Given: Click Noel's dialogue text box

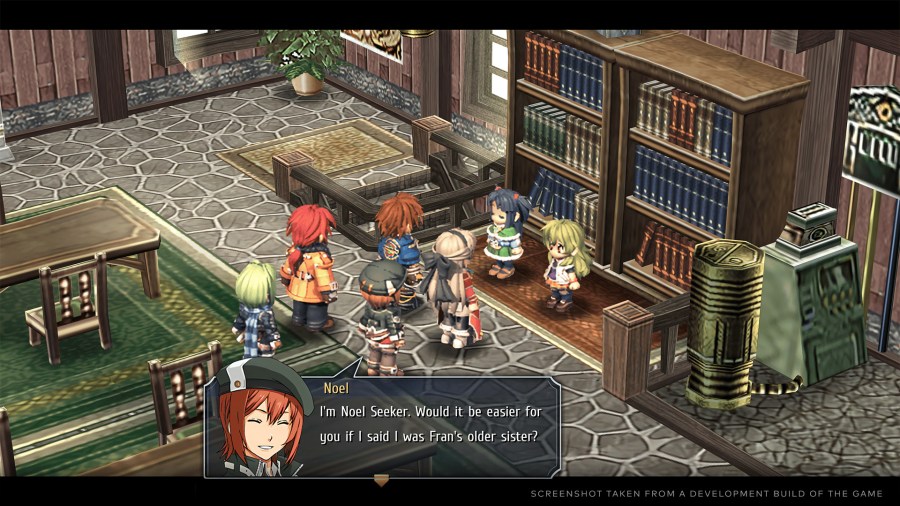Looking at the screenshot, I should (x=440, y=425).
